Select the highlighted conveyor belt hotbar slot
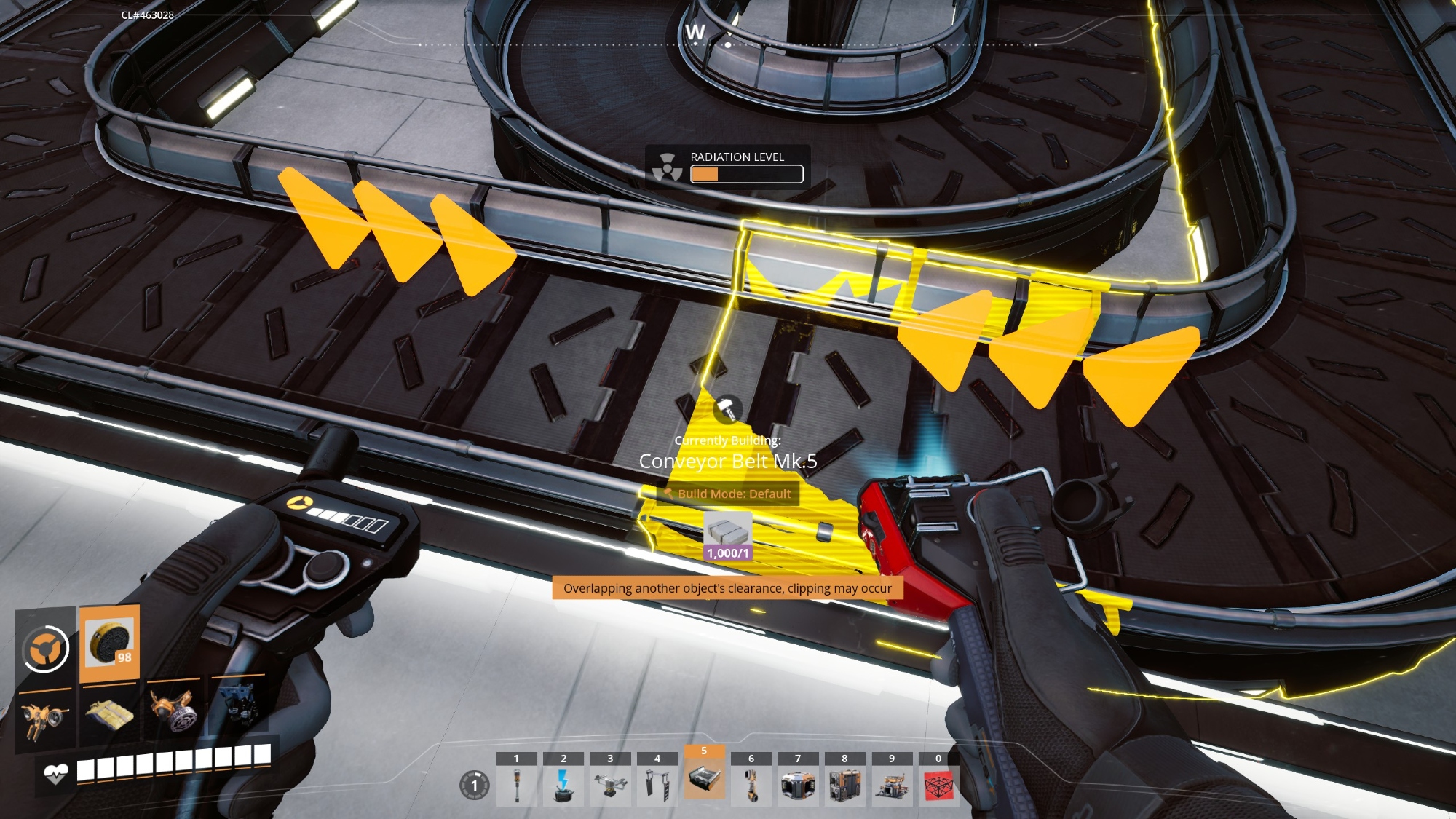1456x819 pixels. 704,779
